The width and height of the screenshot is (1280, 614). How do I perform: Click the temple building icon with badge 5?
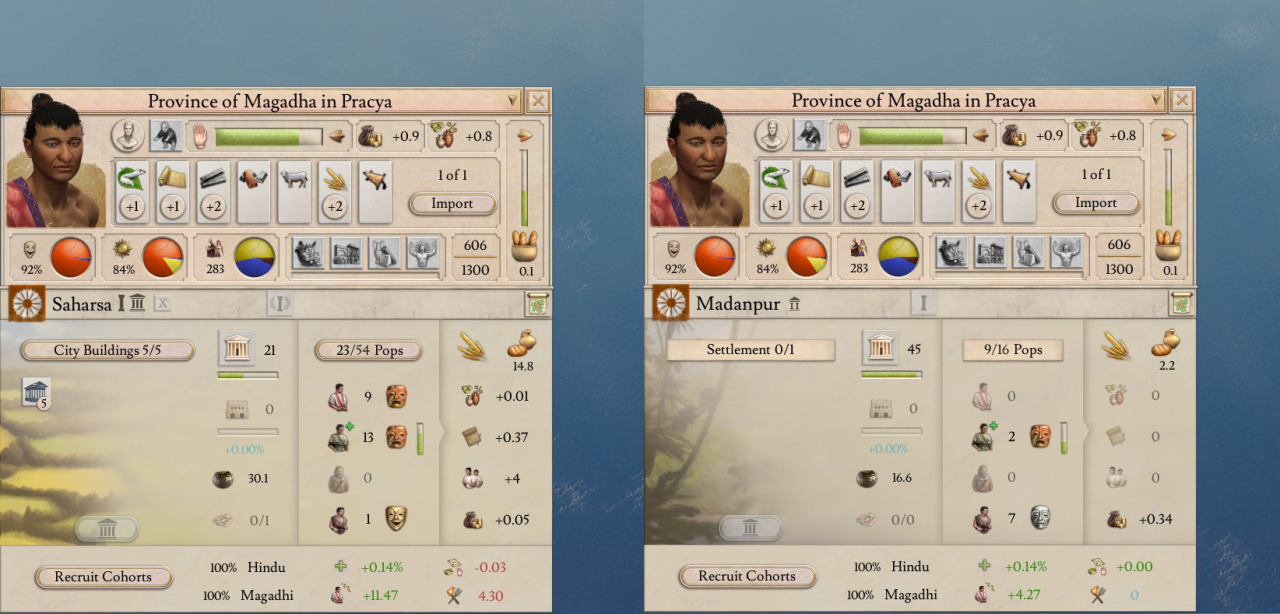point(36,393)
